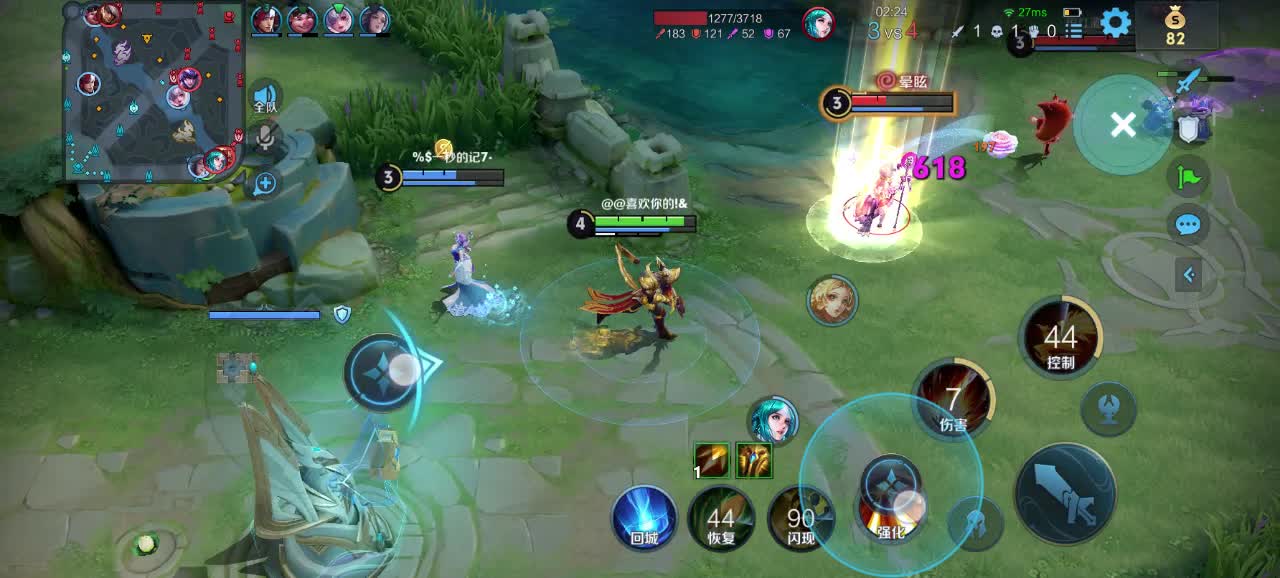Toggle the 全队 team voice speaker

coord(265,97)
